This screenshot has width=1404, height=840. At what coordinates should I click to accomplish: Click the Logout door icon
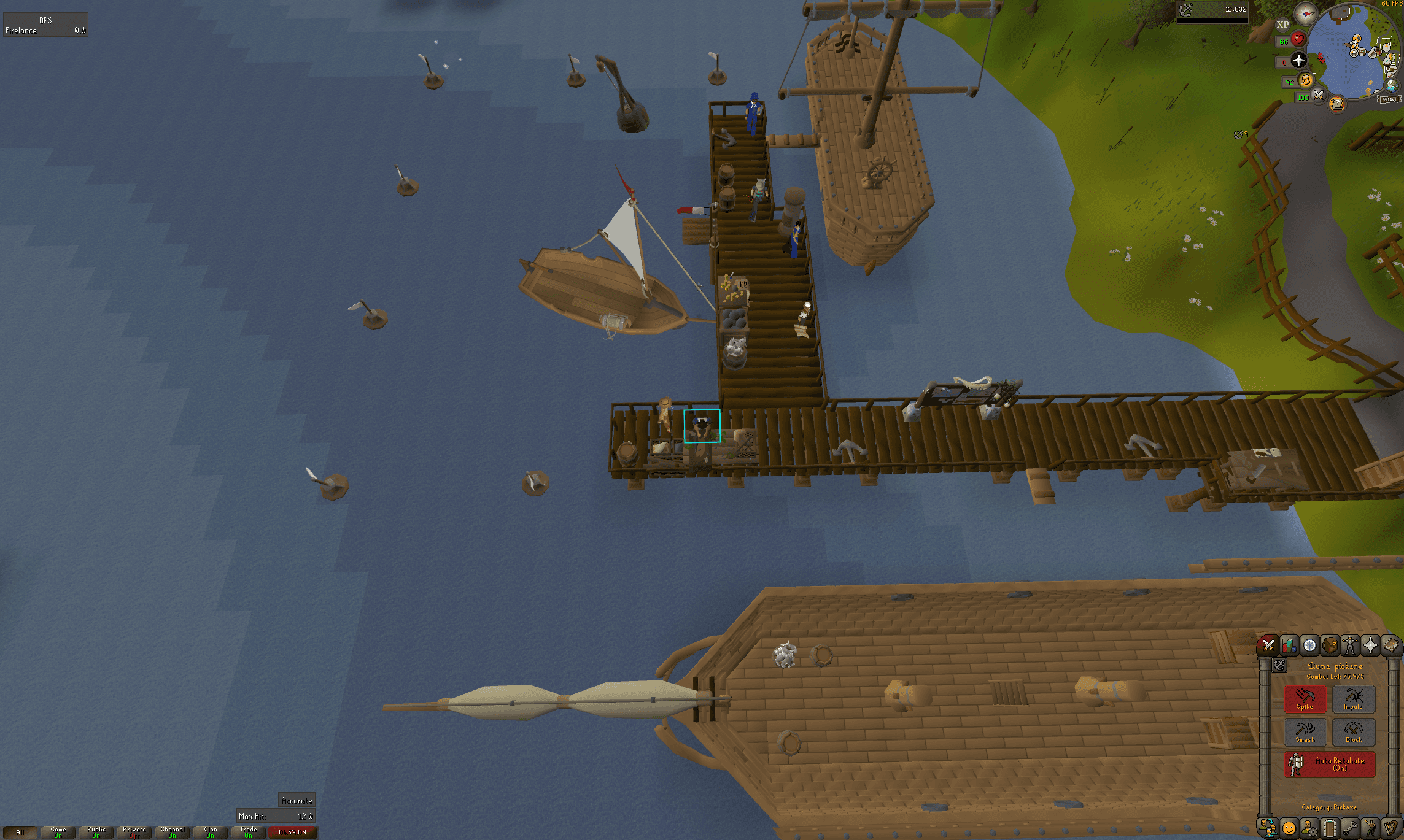(x=1329, y=828)
